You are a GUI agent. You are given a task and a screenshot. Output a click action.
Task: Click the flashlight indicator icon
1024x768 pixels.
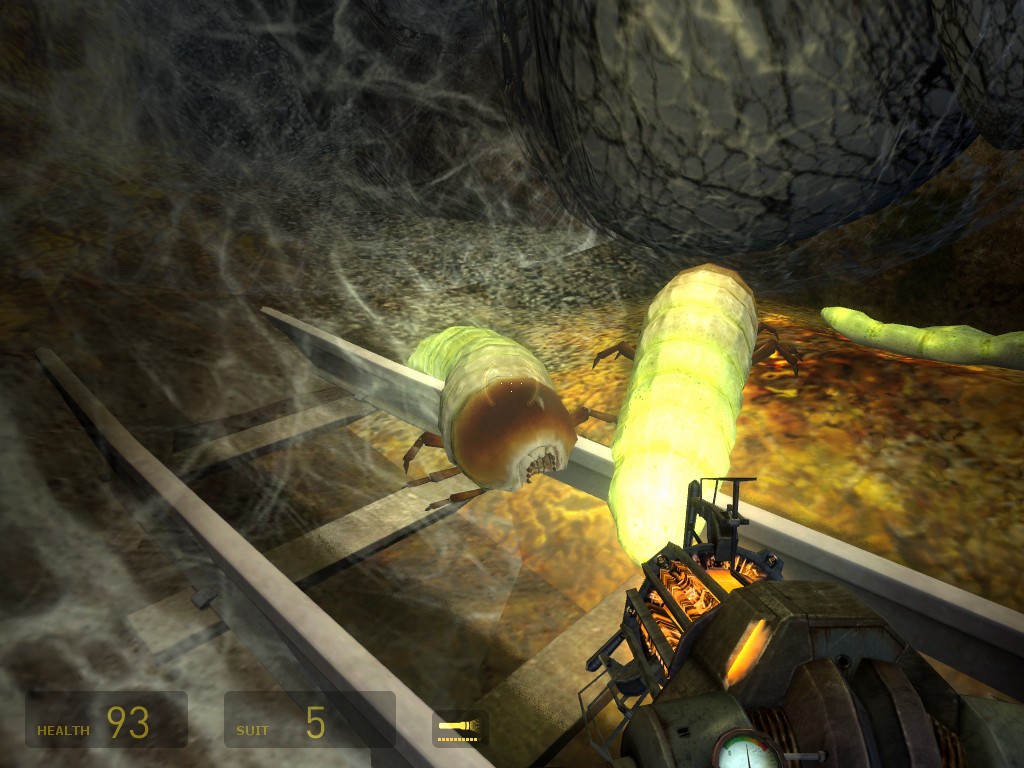(460, 727)
